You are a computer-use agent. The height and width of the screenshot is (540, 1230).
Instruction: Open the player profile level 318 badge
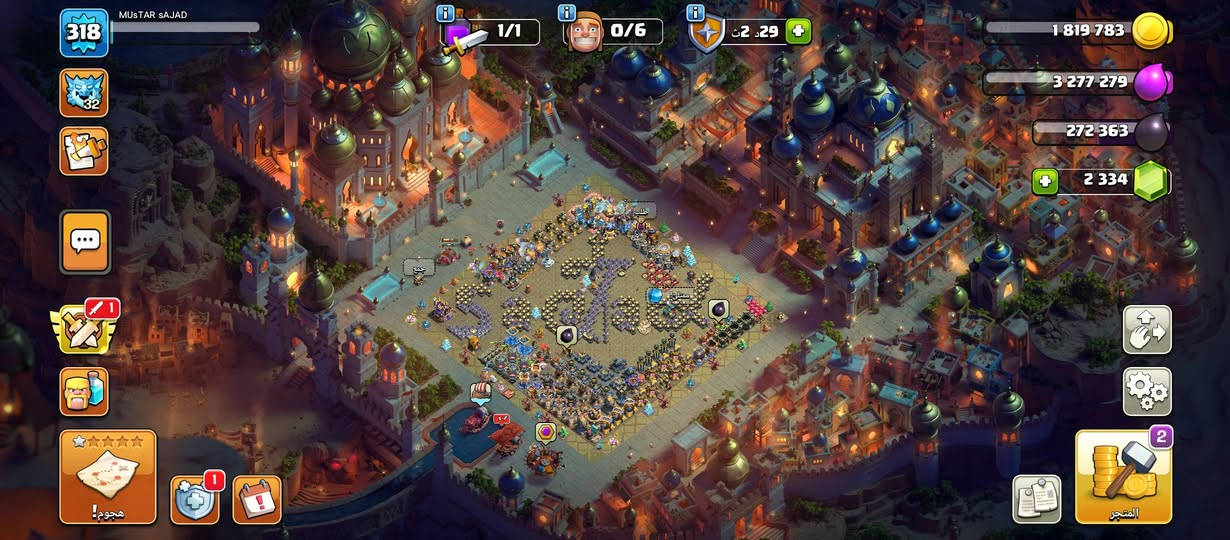pos(84,34)
